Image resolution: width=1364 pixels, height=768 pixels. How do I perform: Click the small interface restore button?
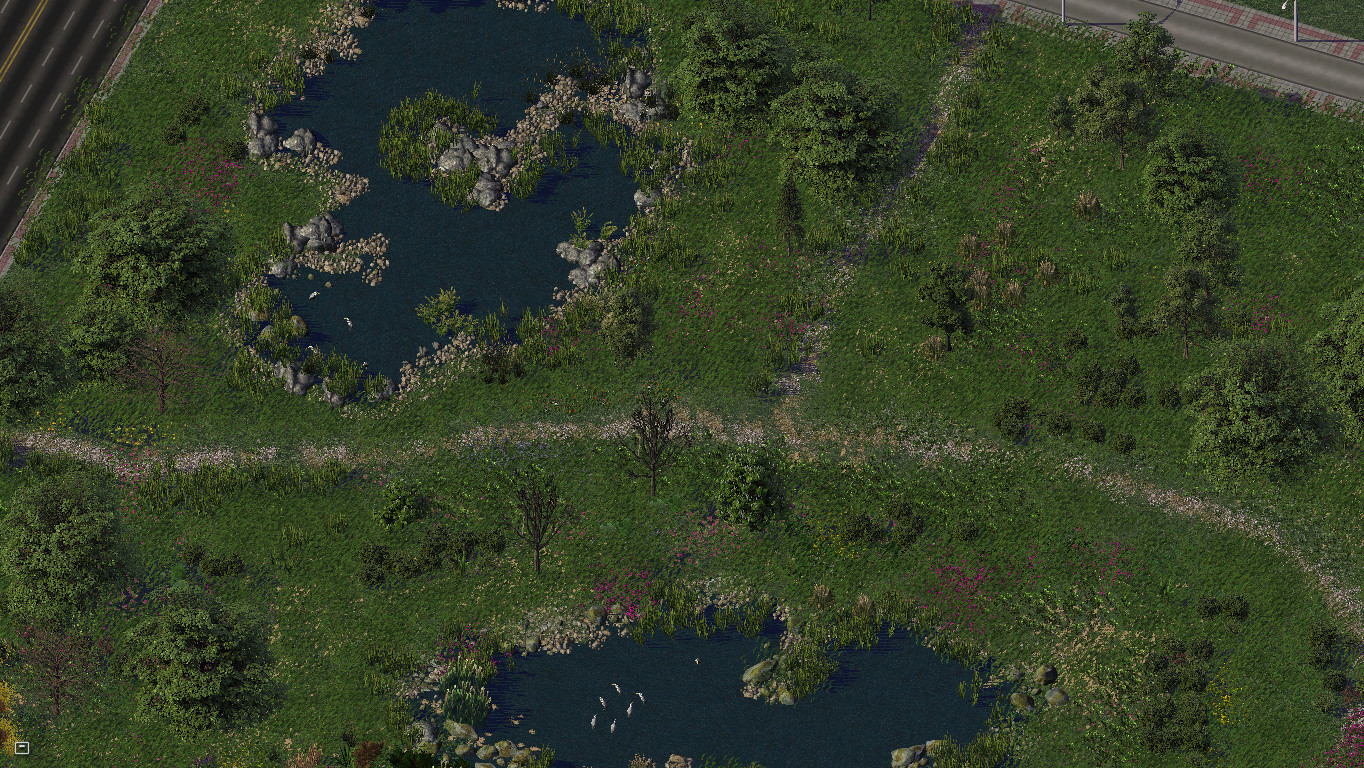pyautogui.click(x=22, y=747)
